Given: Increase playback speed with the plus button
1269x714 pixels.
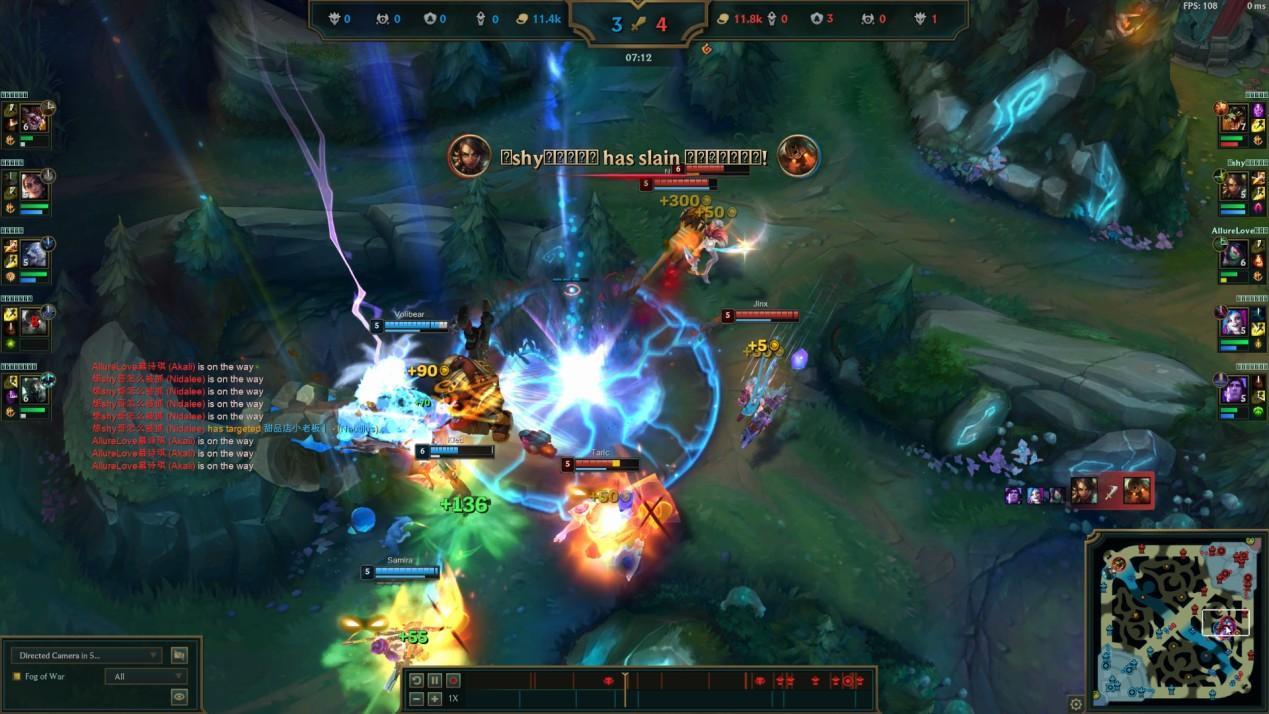Looking at the screenshot, I should [435, 698].
